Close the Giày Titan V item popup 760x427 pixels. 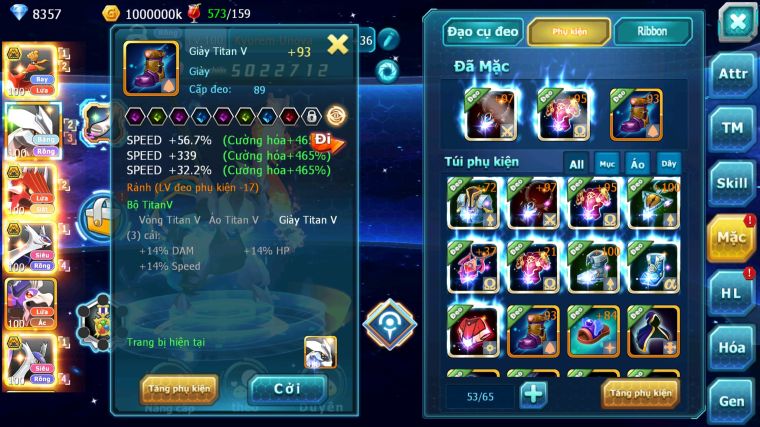pos(338,43)
